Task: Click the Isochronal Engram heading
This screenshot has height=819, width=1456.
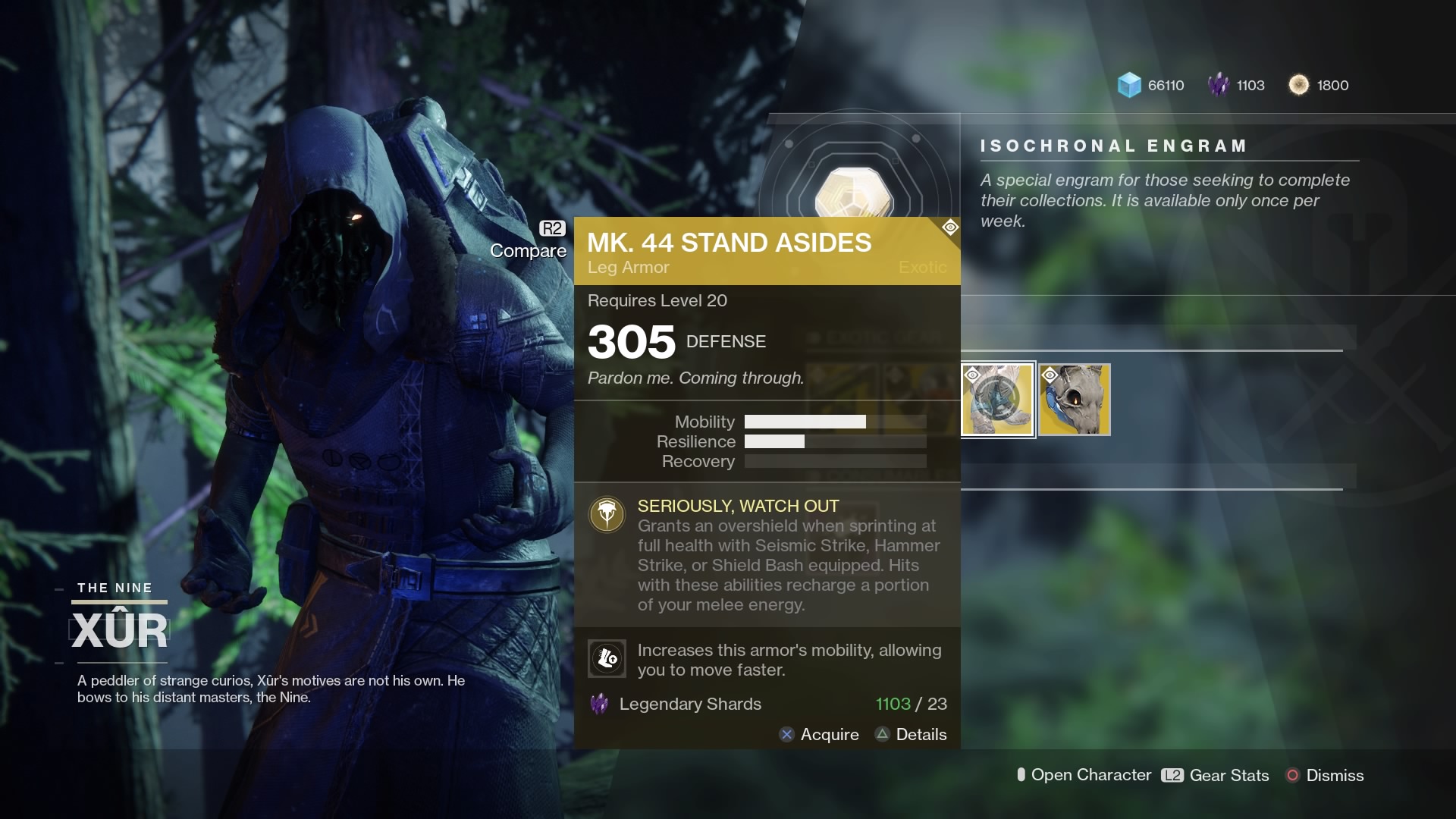Action: point(1112,146)
